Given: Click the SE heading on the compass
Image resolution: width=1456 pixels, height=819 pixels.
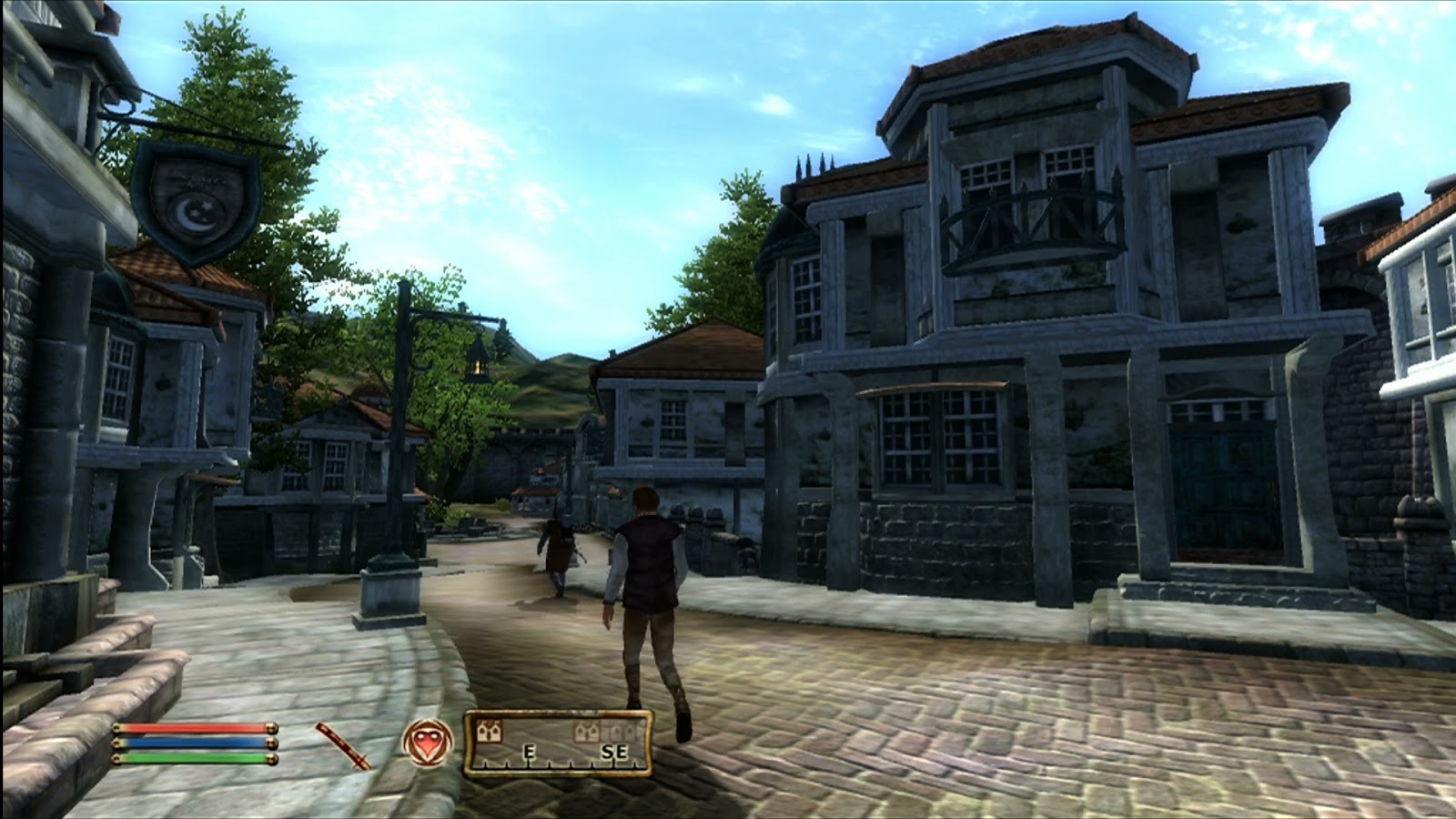Looking at the screenshot, I should [x=616, y=753].
